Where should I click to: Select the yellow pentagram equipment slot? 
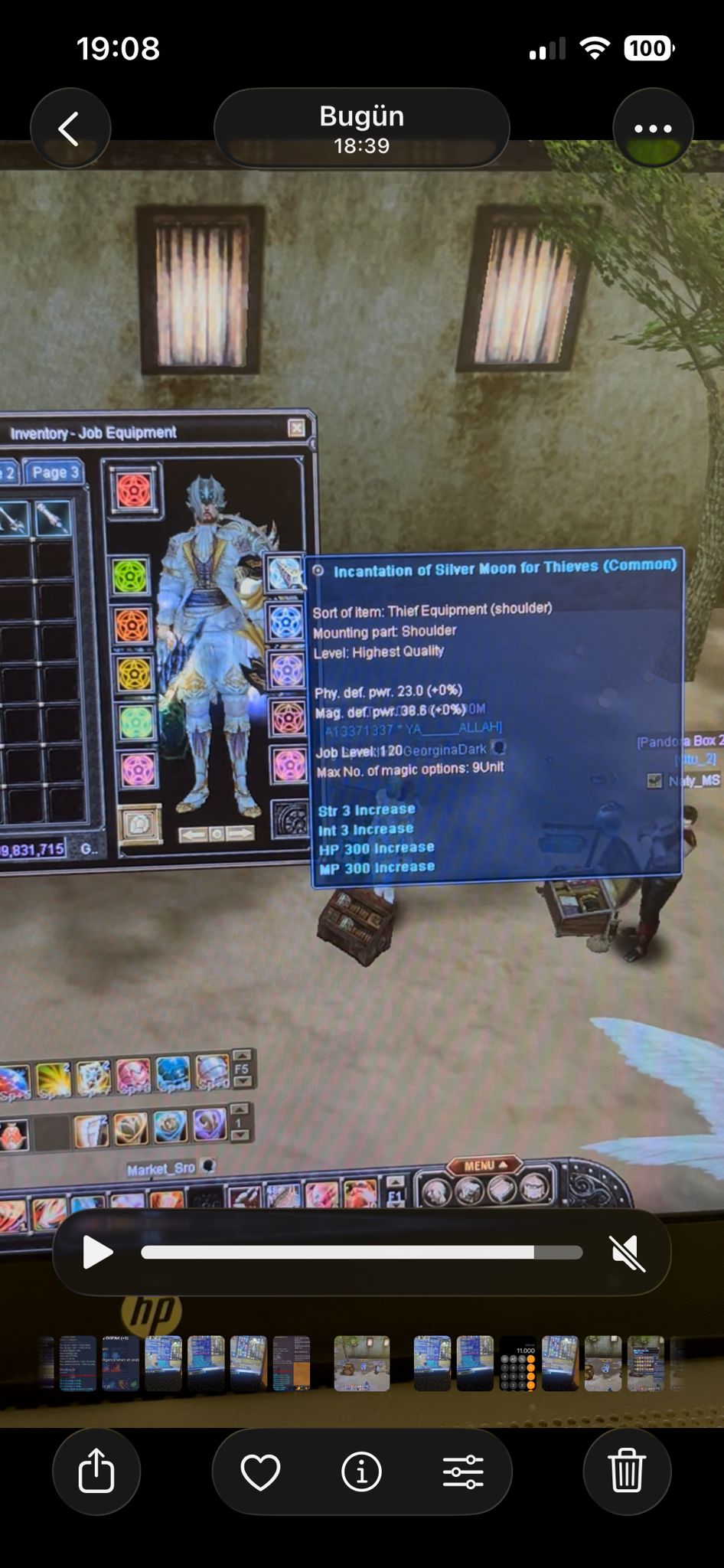134,674
